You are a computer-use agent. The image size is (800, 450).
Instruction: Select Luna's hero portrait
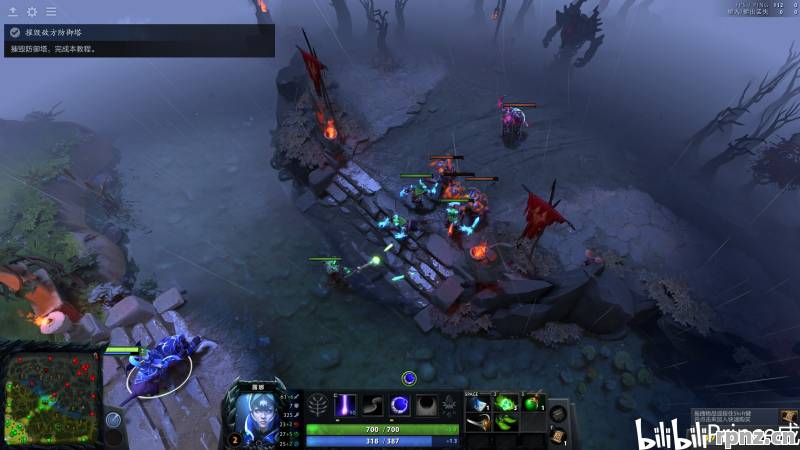click(257, 412)
